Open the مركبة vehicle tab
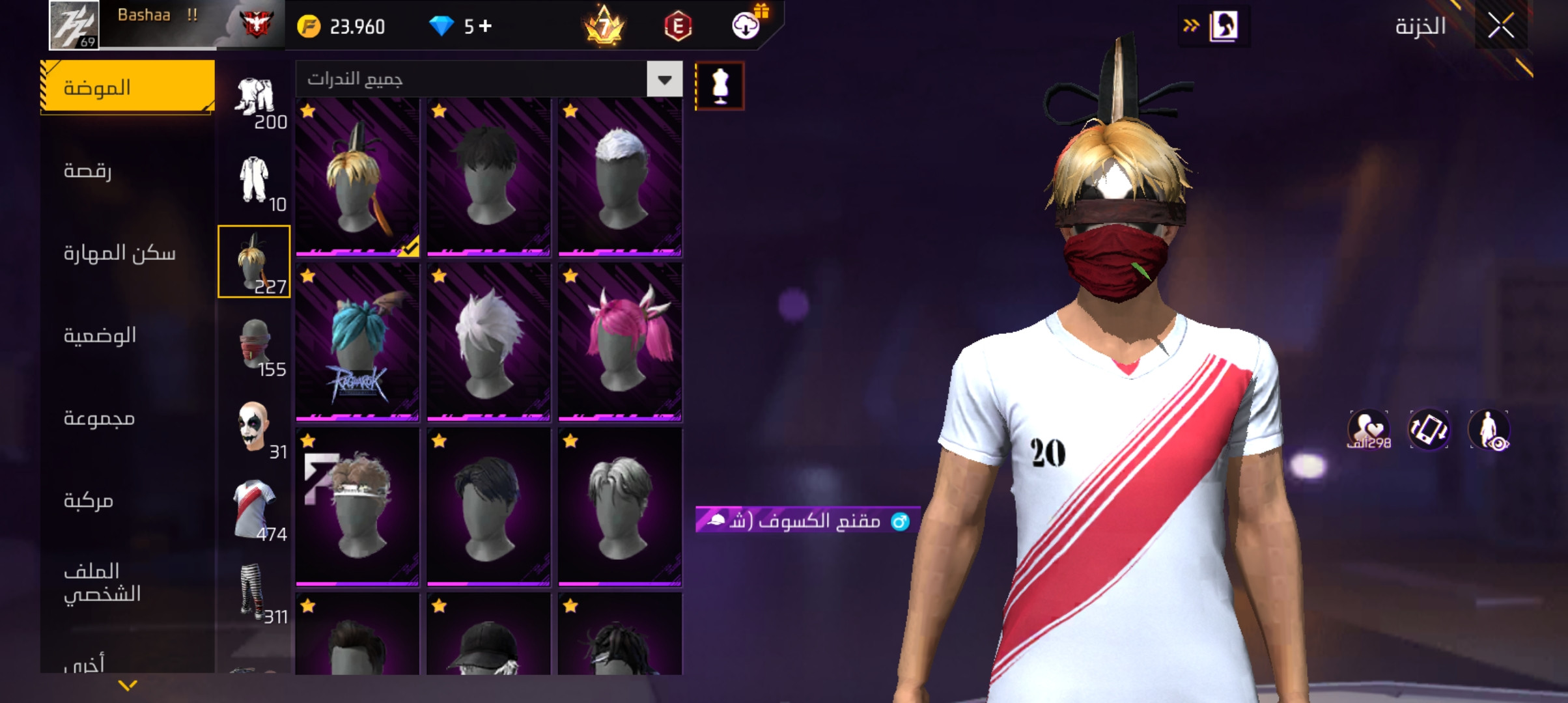This screenshot has width=1568, height=703. click(x=89, y=500)
